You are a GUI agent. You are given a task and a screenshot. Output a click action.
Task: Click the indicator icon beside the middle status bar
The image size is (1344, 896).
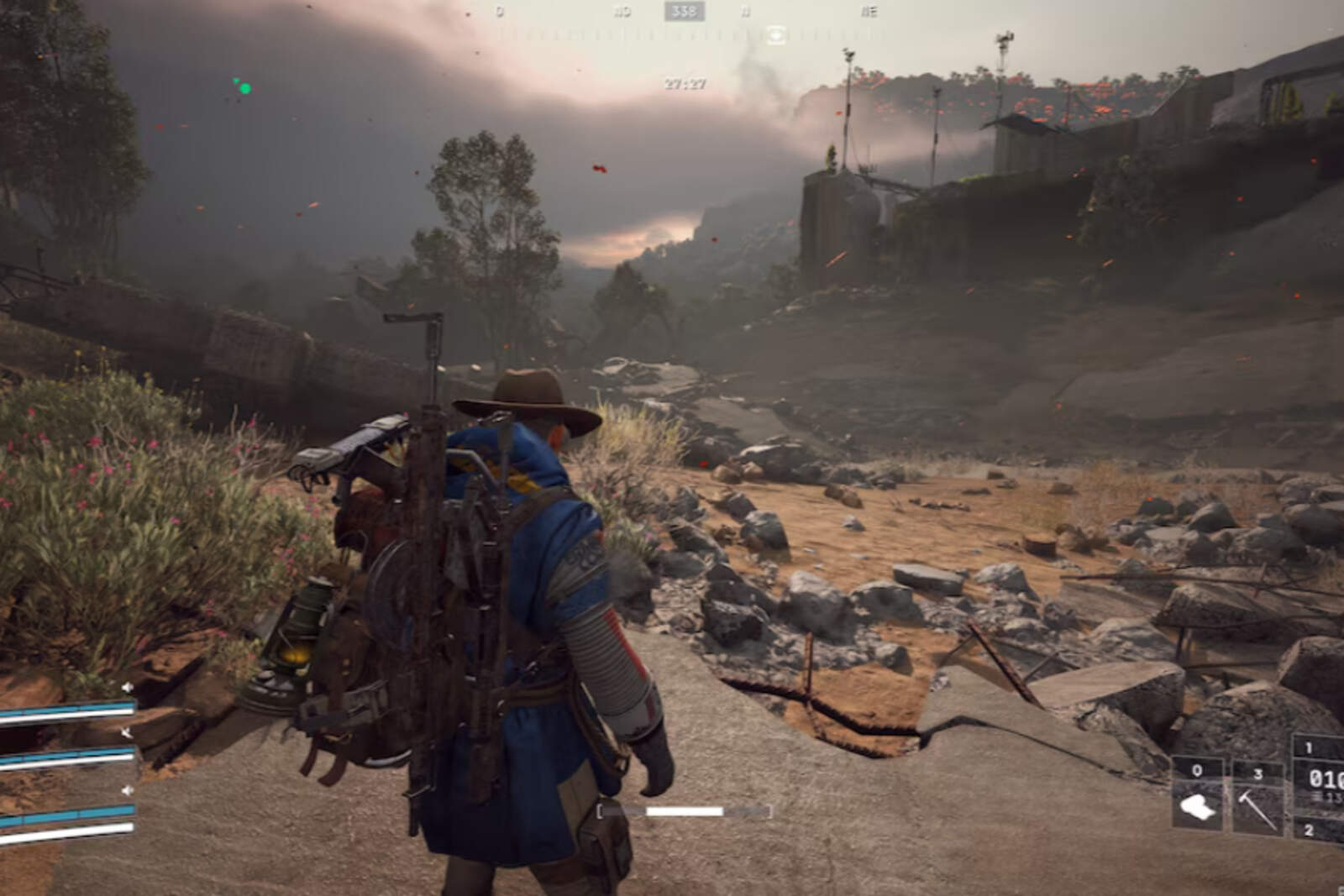pos(127,733)
